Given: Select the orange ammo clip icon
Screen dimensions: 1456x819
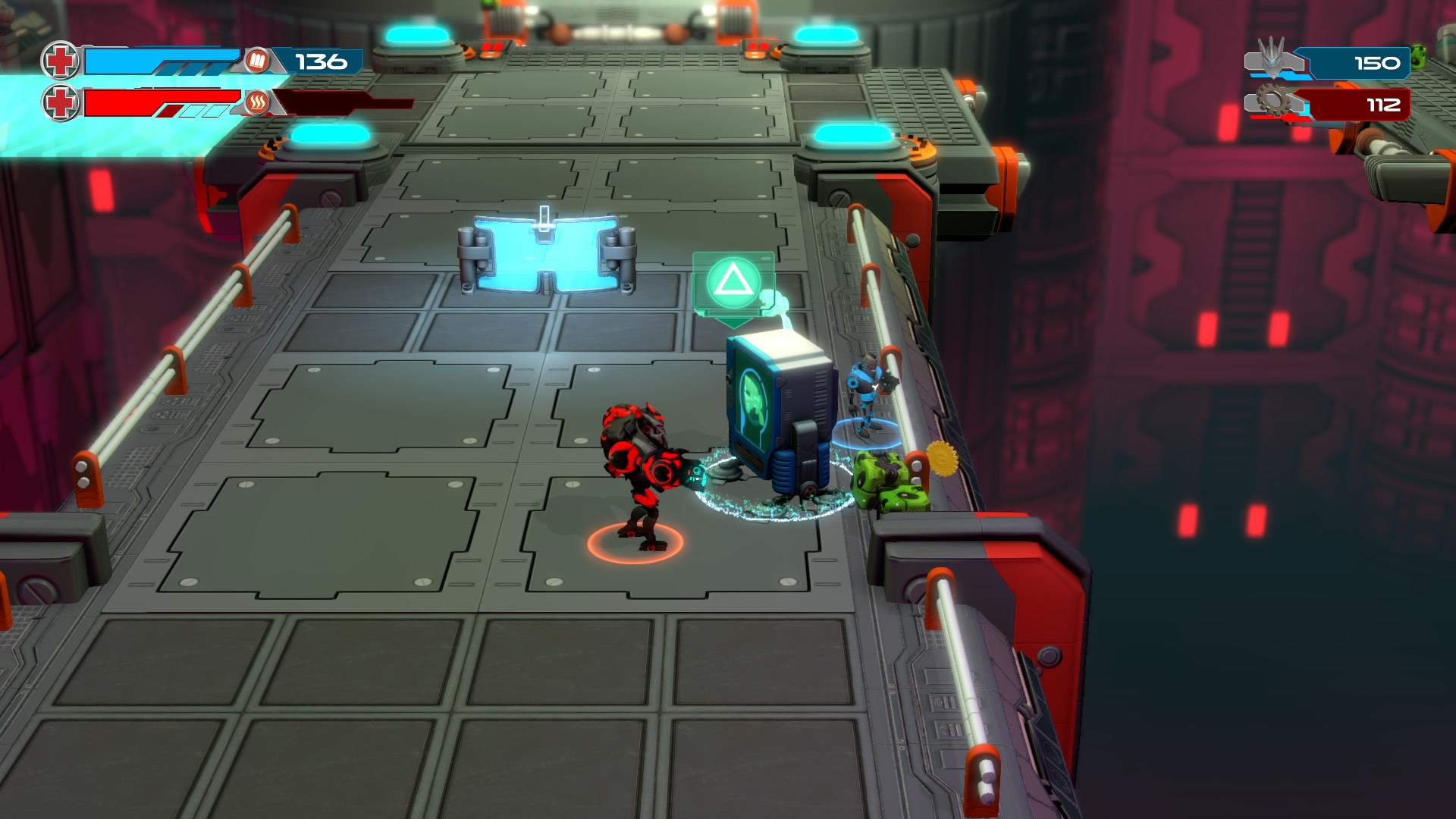Looking at the screenshot, I should [x=257, y=61].
